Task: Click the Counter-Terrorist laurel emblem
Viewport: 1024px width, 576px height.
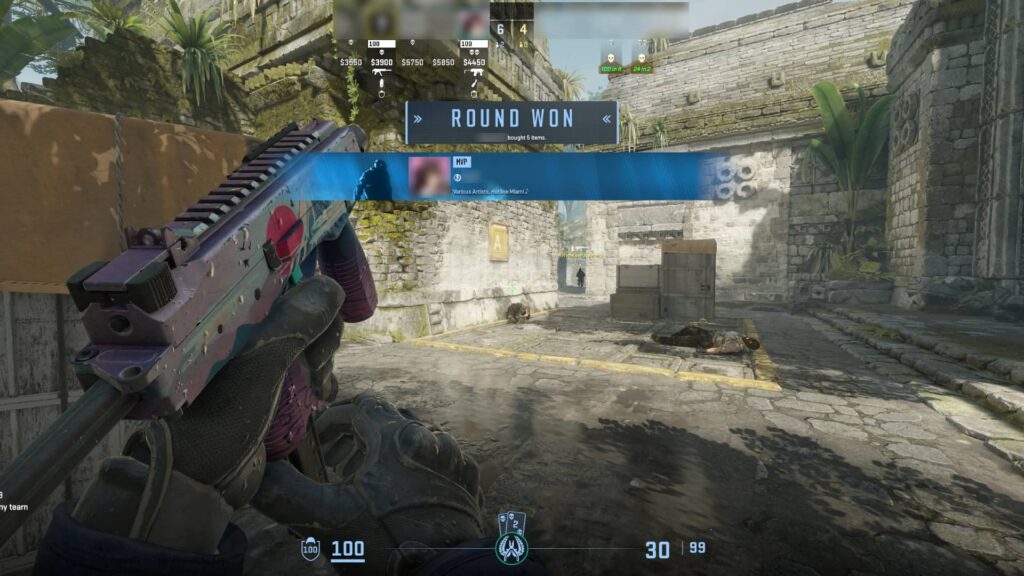Action: coord(512,549)
